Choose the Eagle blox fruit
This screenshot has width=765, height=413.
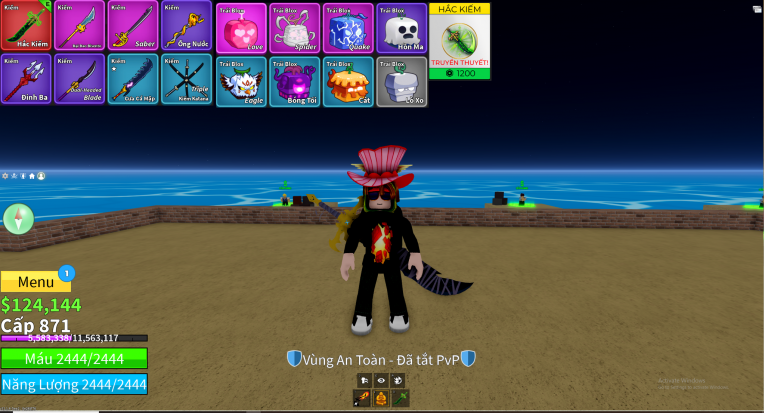[241, 81]
